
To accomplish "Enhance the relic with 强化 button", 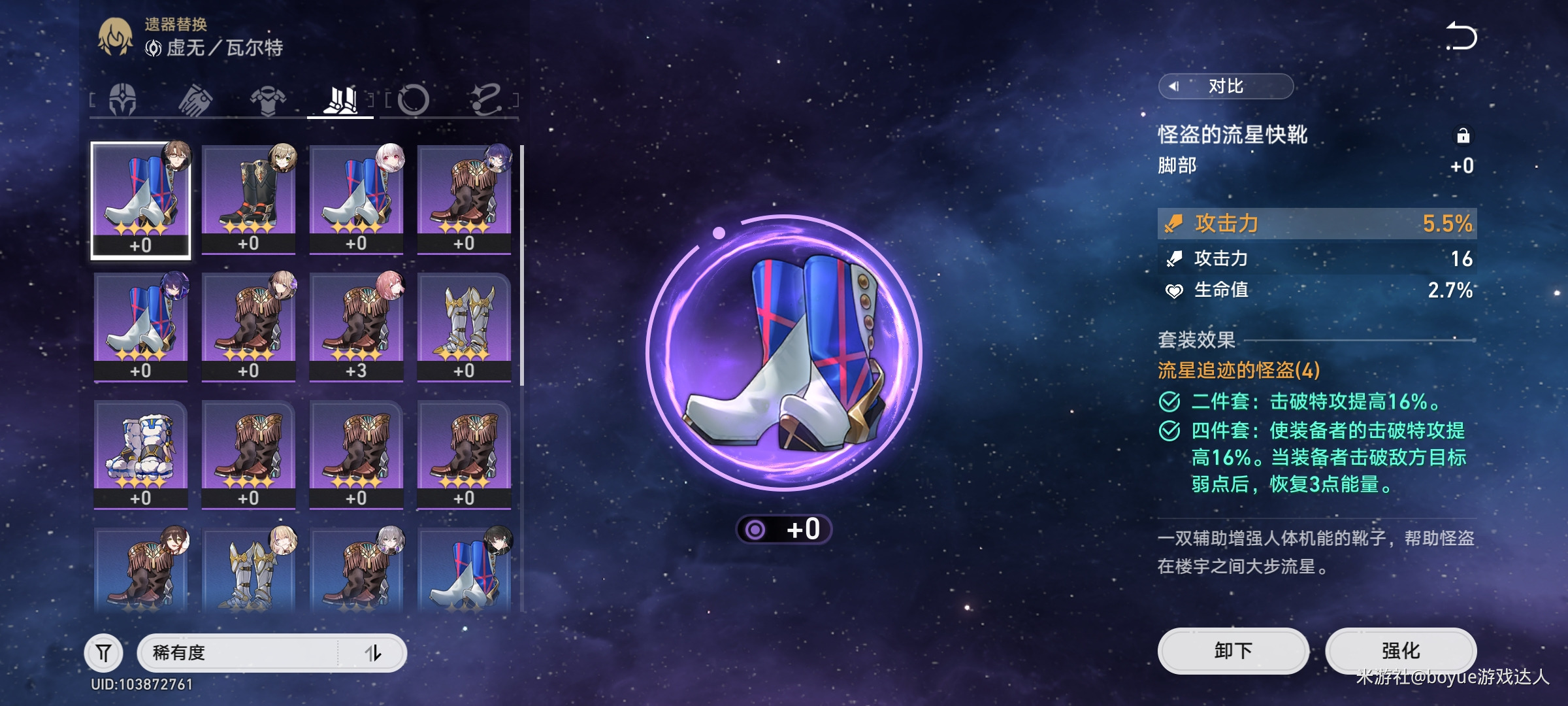I will [1401, 650].
